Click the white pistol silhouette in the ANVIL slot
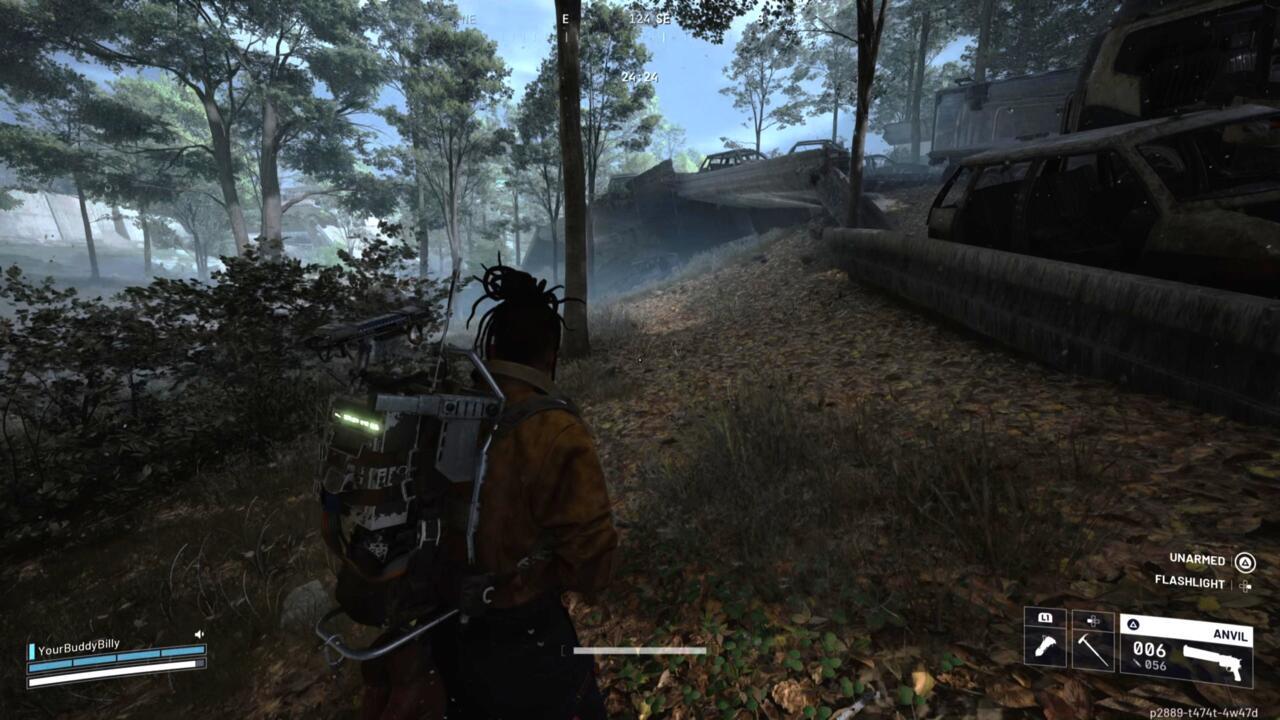The height and width of the screenshot is (720, 1280). click(1215, 660)
